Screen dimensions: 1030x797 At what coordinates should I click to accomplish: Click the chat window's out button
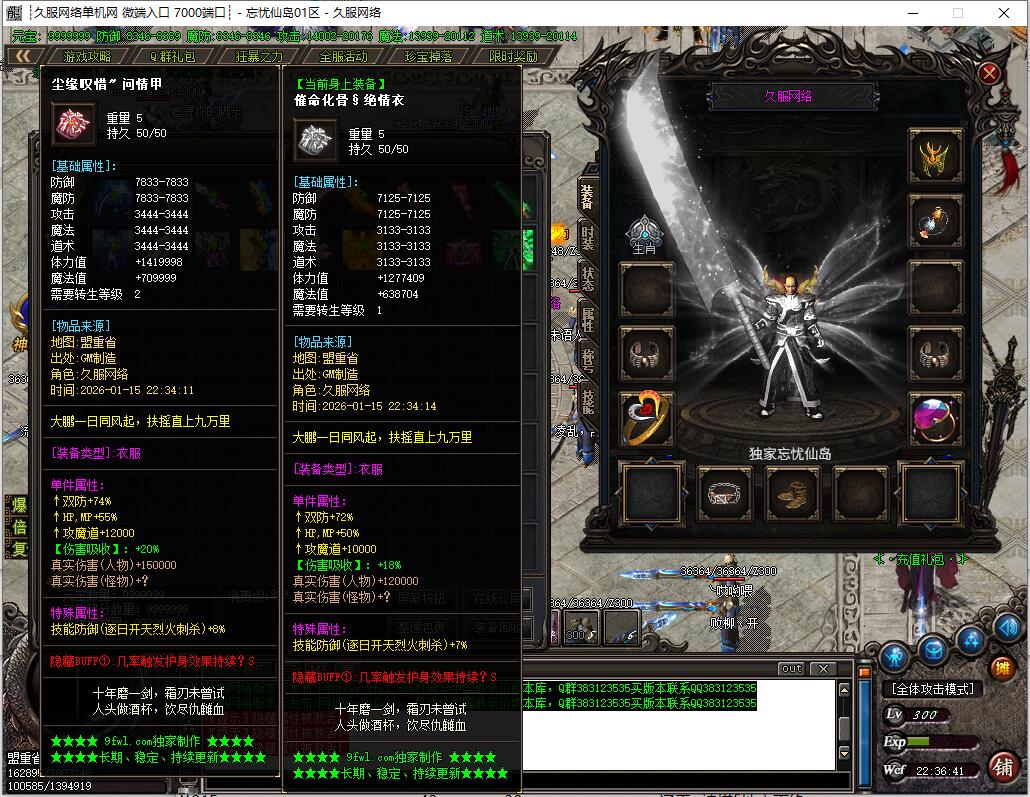(x=791, y=669)
